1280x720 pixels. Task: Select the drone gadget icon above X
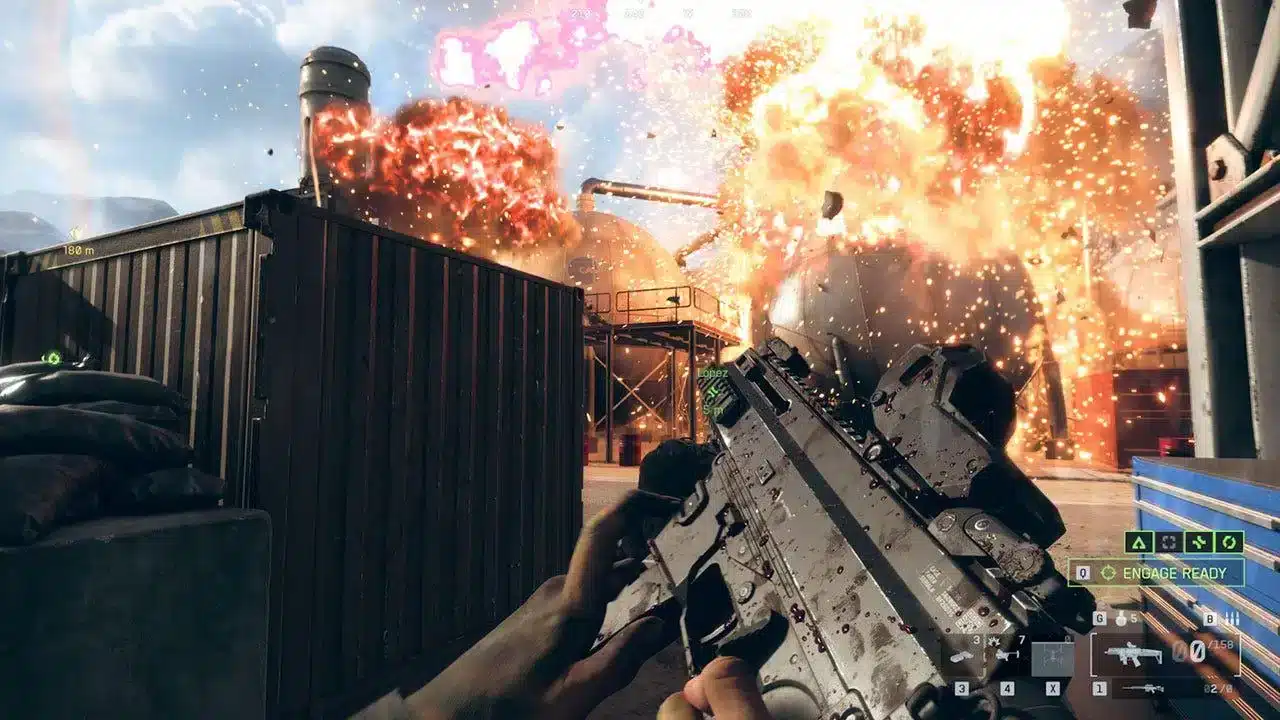tap(1054, 656)
